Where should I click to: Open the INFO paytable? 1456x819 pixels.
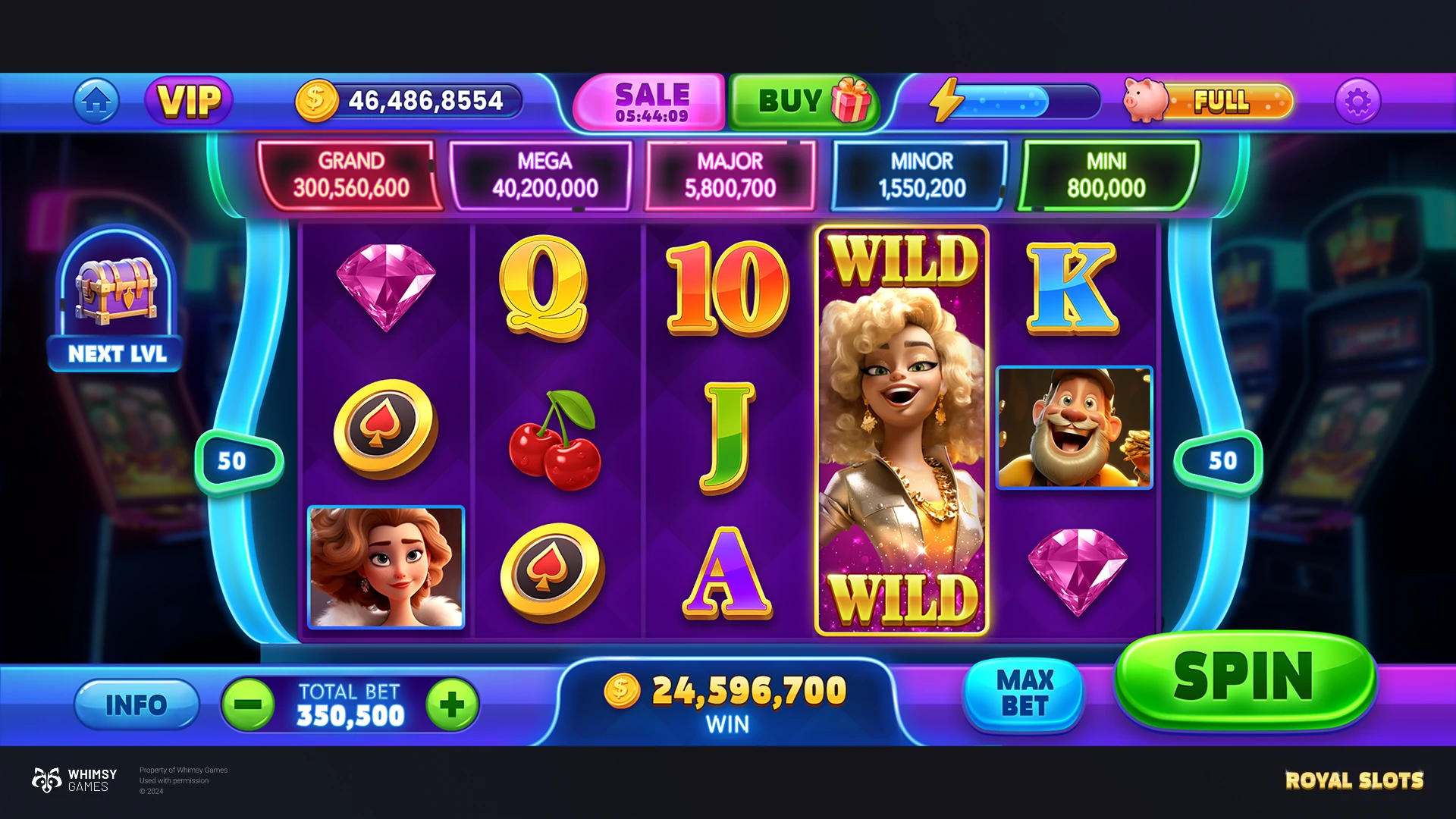136,704
